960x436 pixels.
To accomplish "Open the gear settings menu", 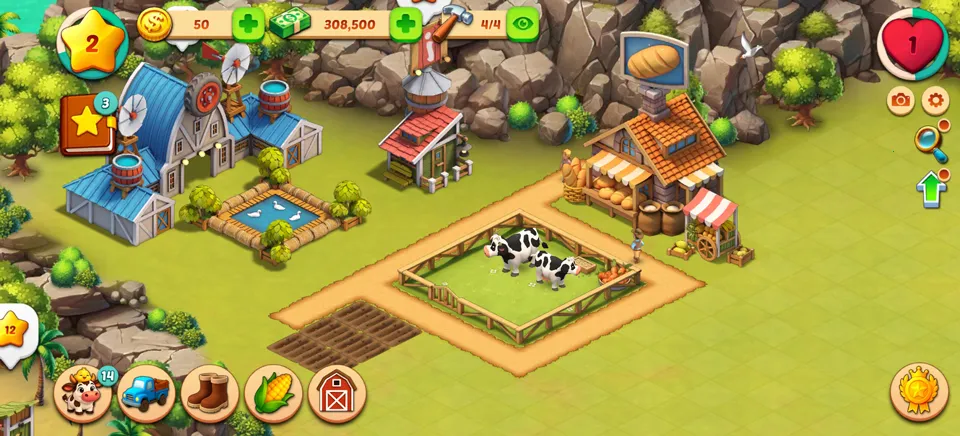I will tap(935, 100).
